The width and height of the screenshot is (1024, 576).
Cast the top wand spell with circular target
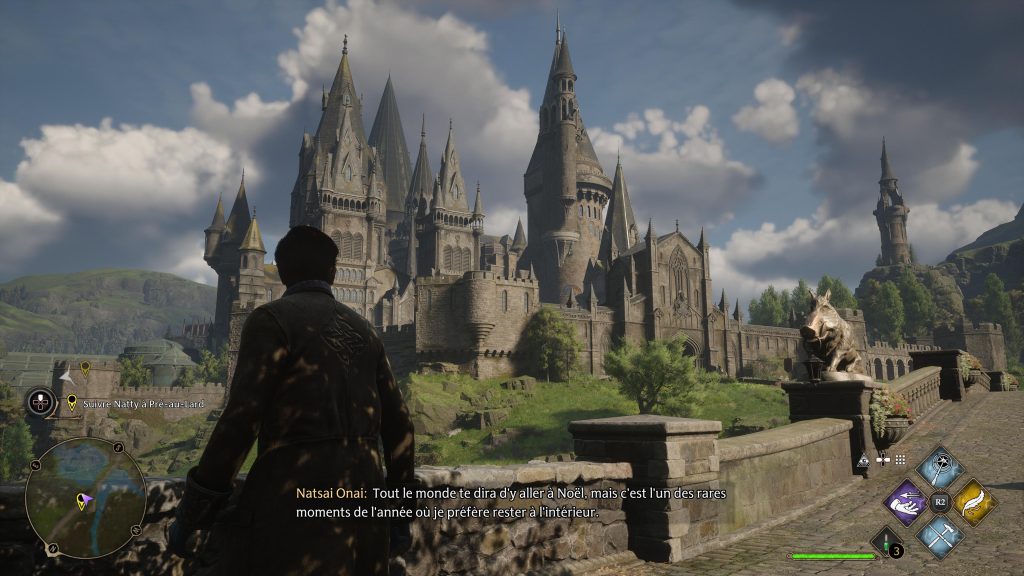coord(940,468)
